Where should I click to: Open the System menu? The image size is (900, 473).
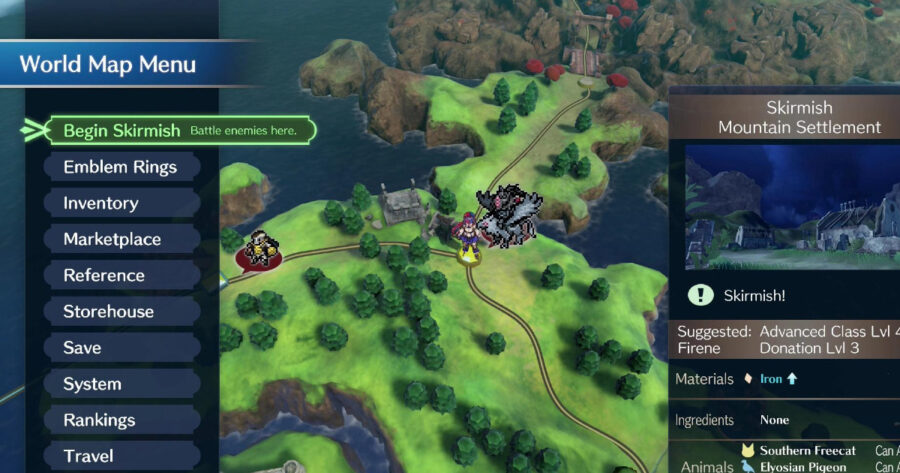92,384
